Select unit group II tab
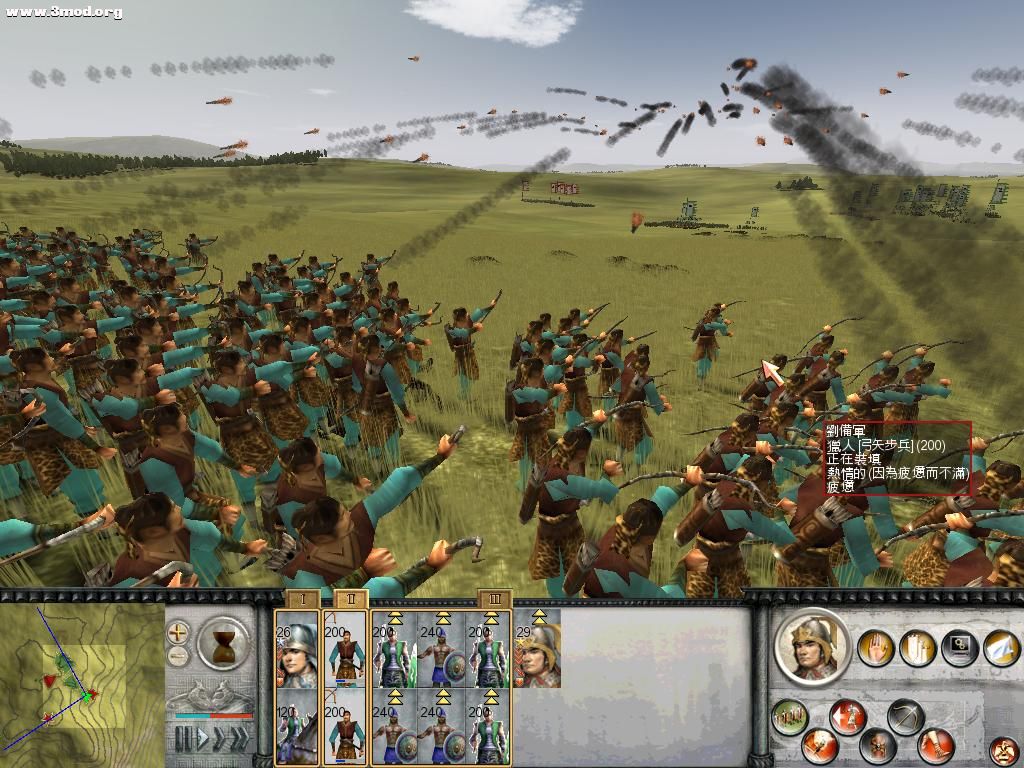This screenshot has height=768, width=1024. [x=349, y=600]
